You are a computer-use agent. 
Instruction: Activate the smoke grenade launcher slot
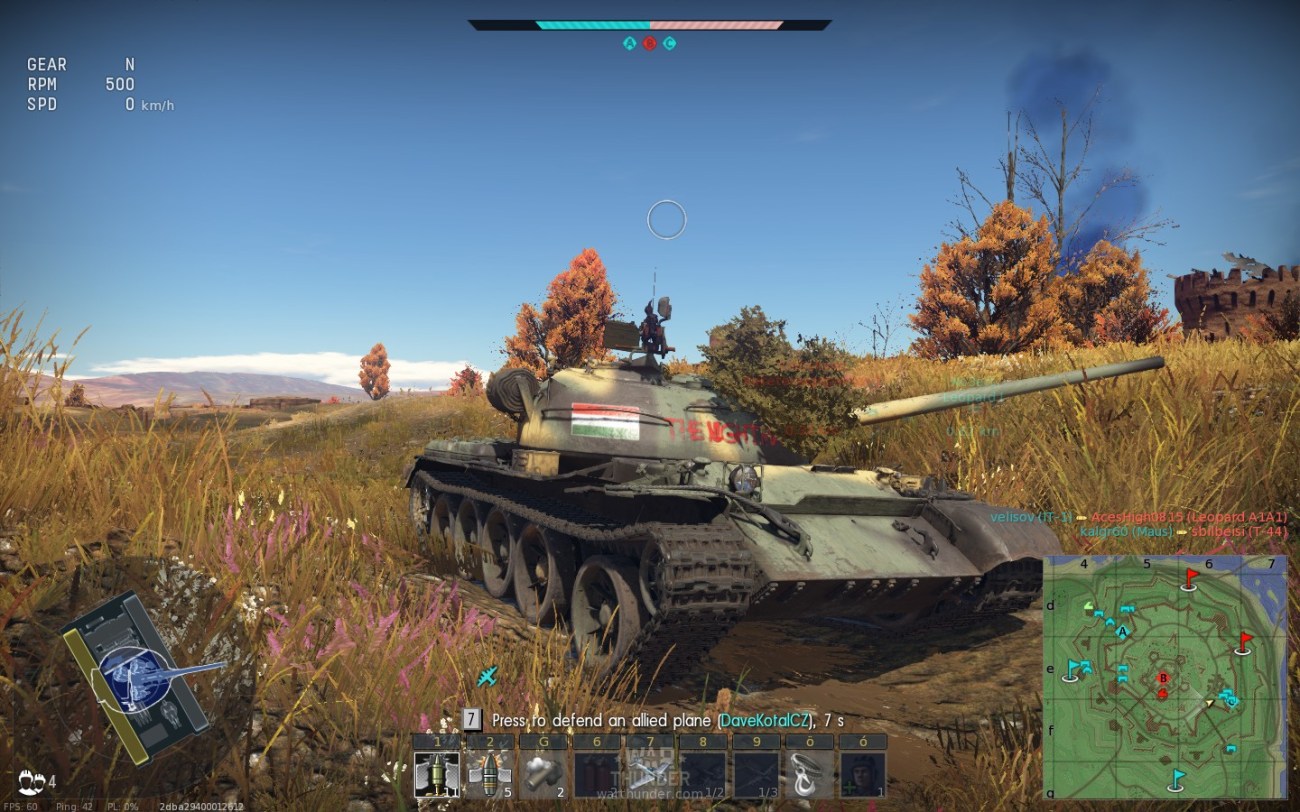543,774
